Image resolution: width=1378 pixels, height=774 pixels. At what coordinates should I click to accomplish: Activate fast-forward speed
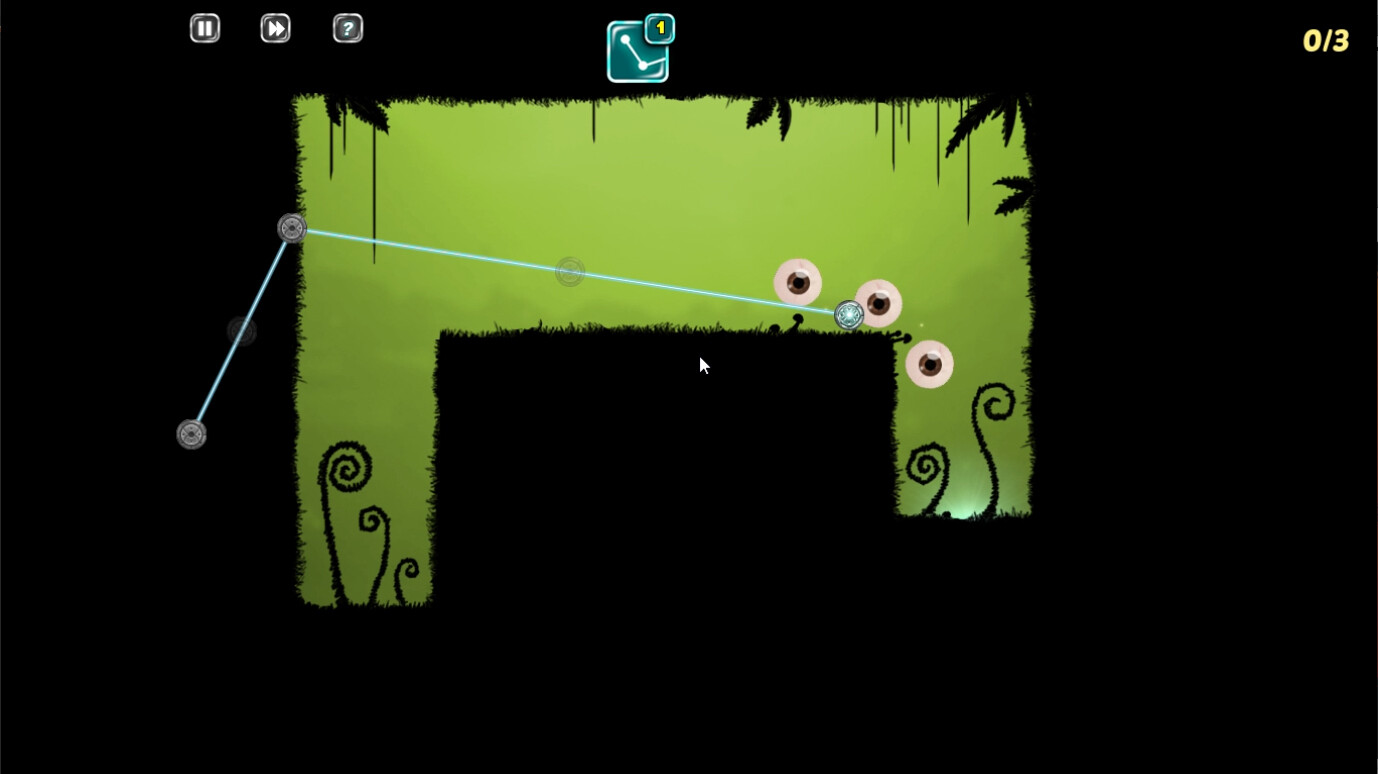275,28
